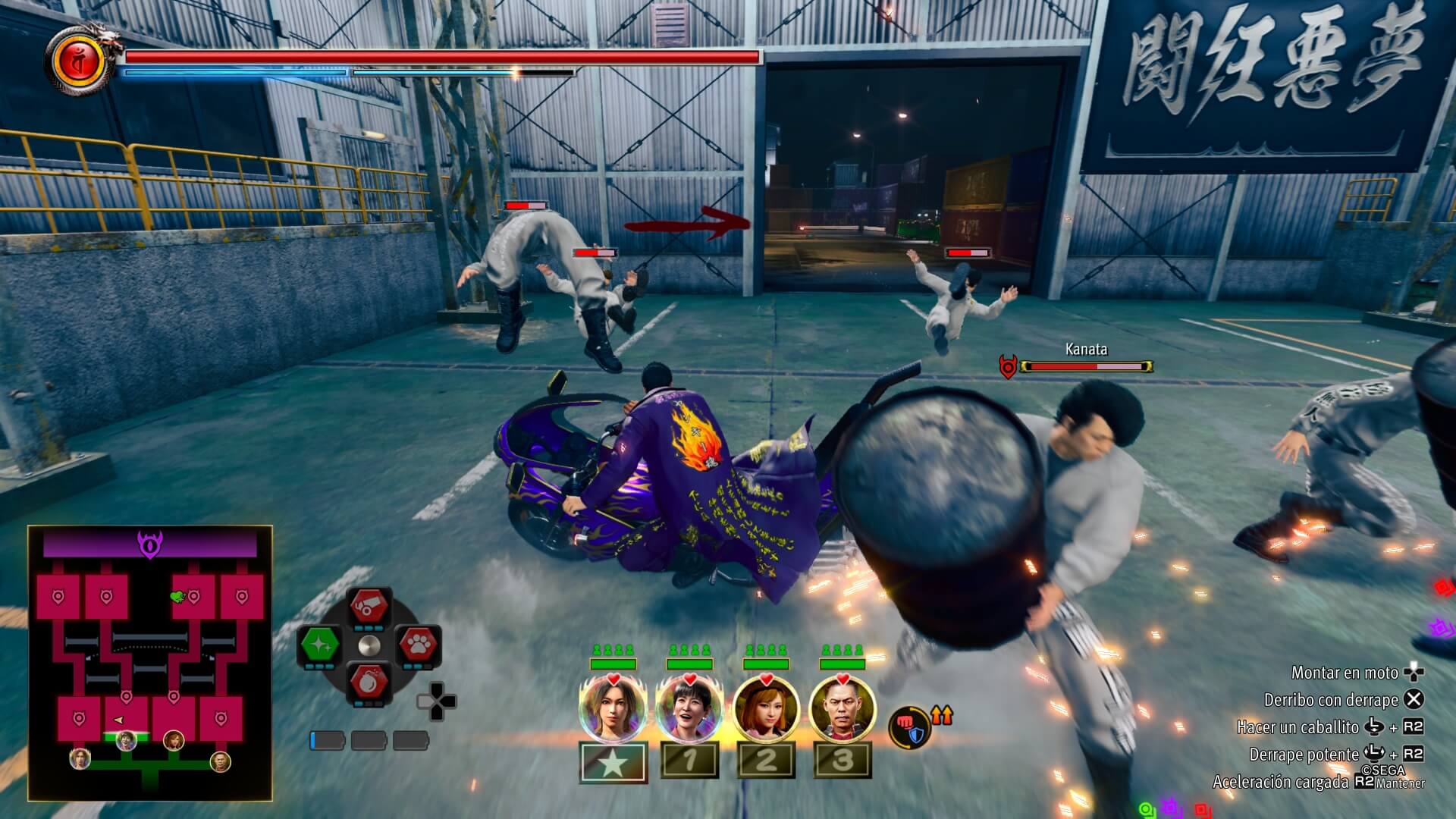1456x819 pixels.
Task: Open the battlefield minimap
Action: pyautogui.click(x=149, y=663)
